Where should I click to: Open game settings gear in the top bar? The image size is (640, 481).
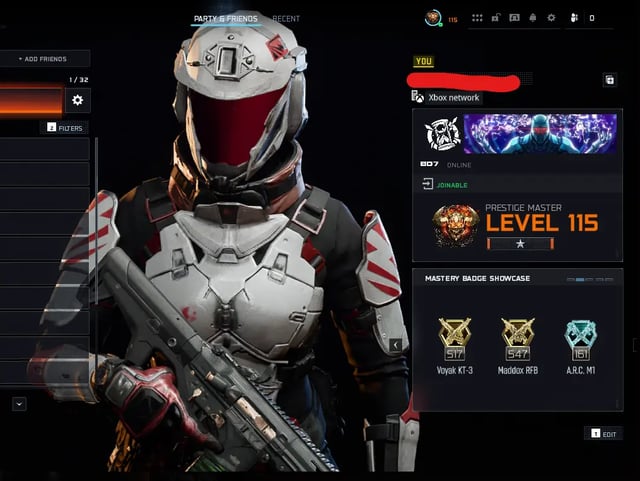(552, 18)
